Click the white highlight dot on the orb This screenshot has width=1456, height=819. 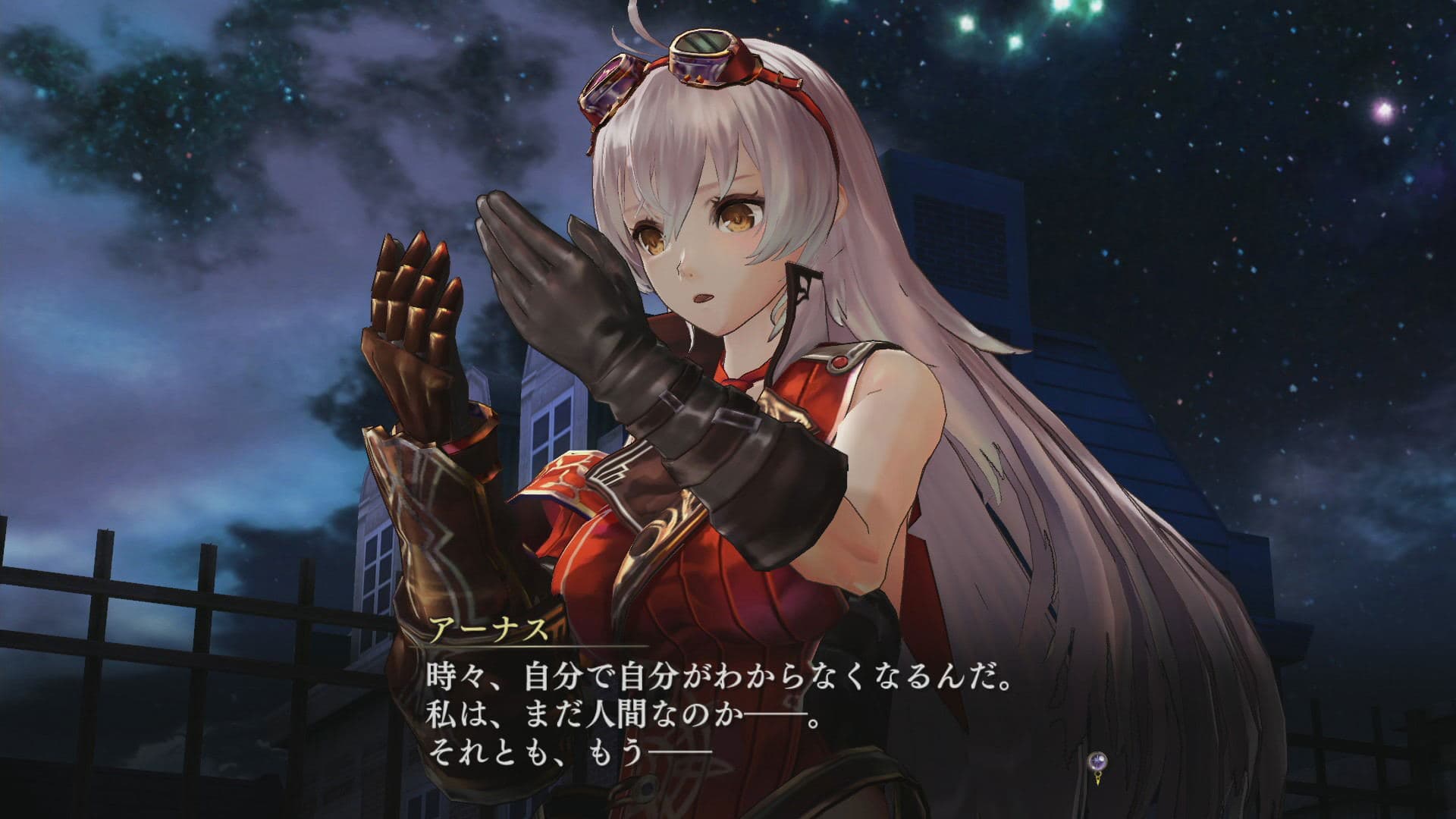1104,757
